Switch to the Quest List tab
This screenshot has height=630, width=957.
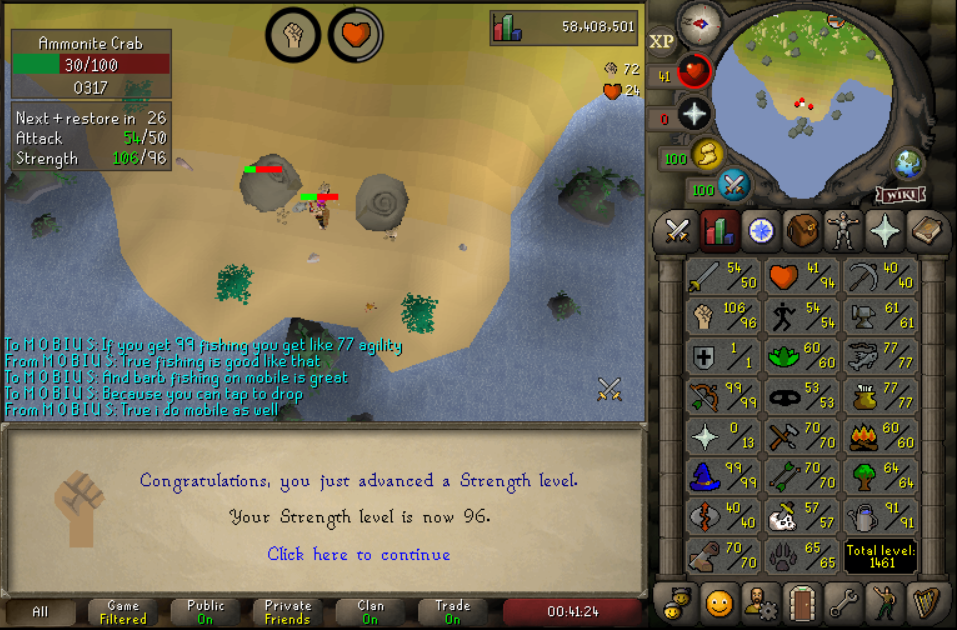(x=761, y=231)
